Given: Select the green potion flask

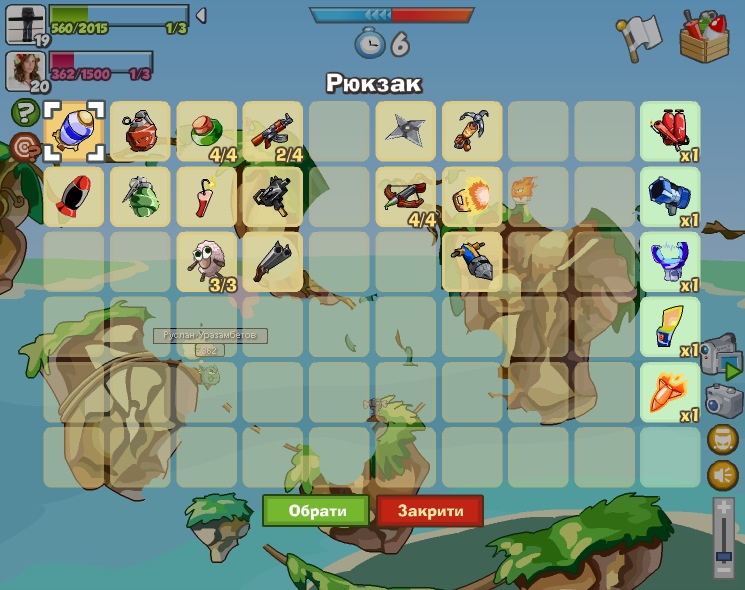Looking at the screenshot, I should point(207,131).
